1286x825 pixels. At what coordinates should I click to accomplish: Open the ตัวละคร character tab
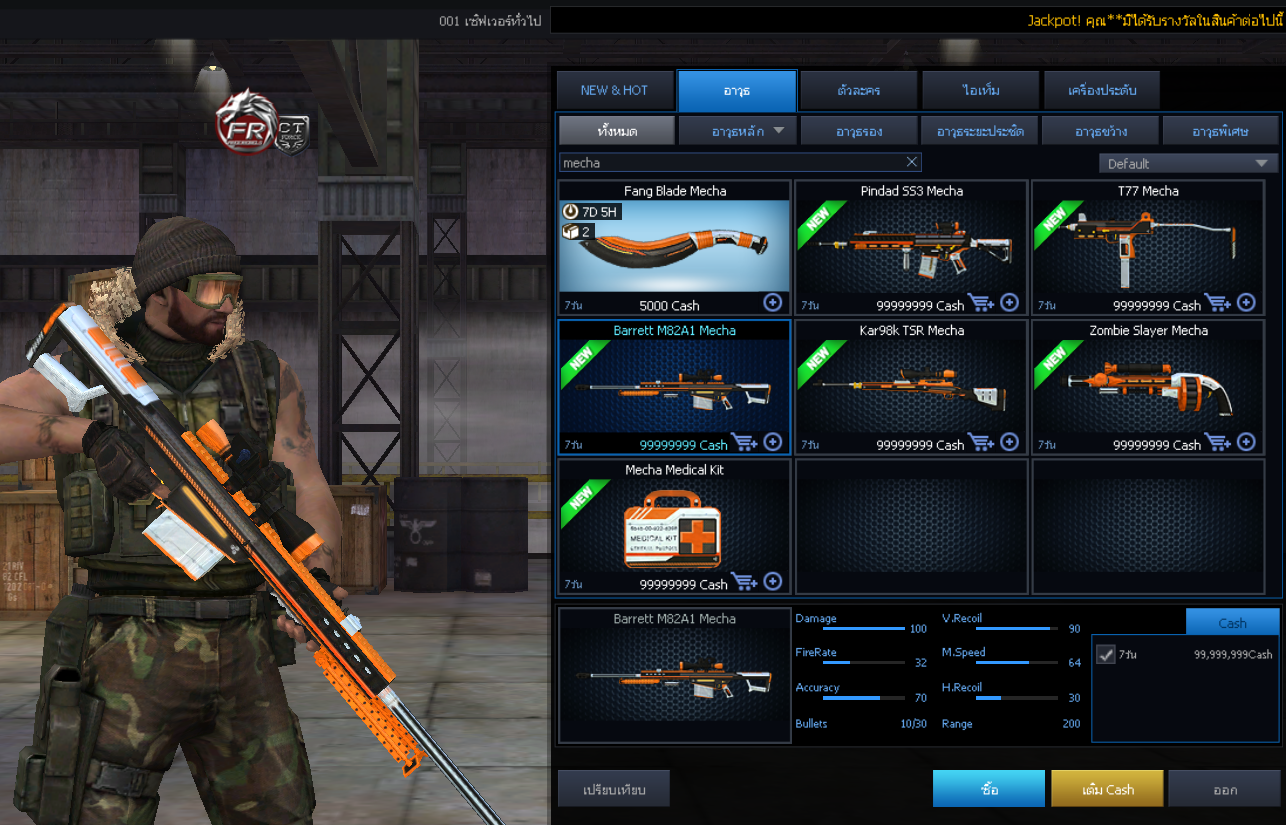click(858, 91)
